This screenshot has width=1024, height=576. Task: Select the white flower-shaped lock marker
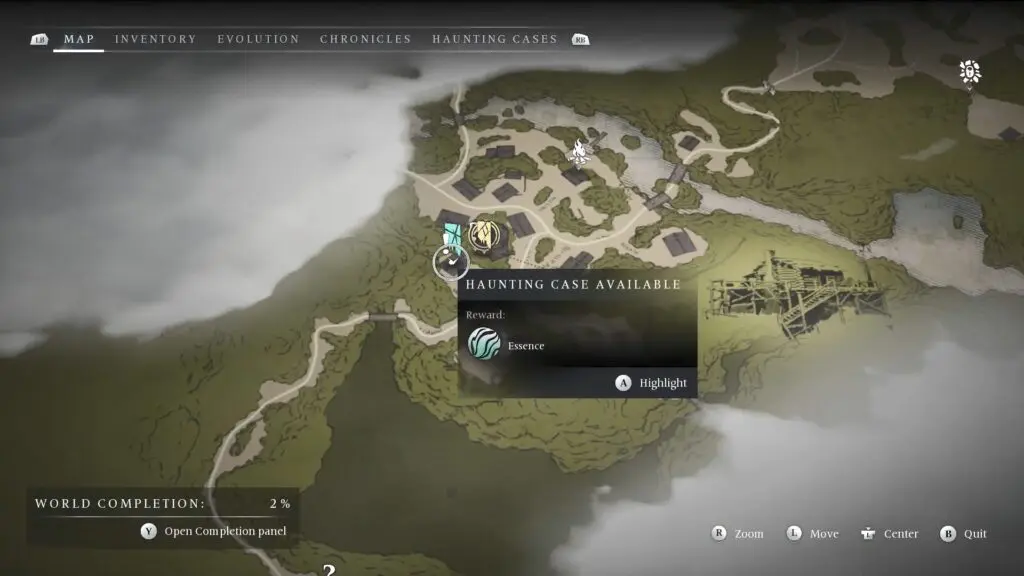coord(969,71)
